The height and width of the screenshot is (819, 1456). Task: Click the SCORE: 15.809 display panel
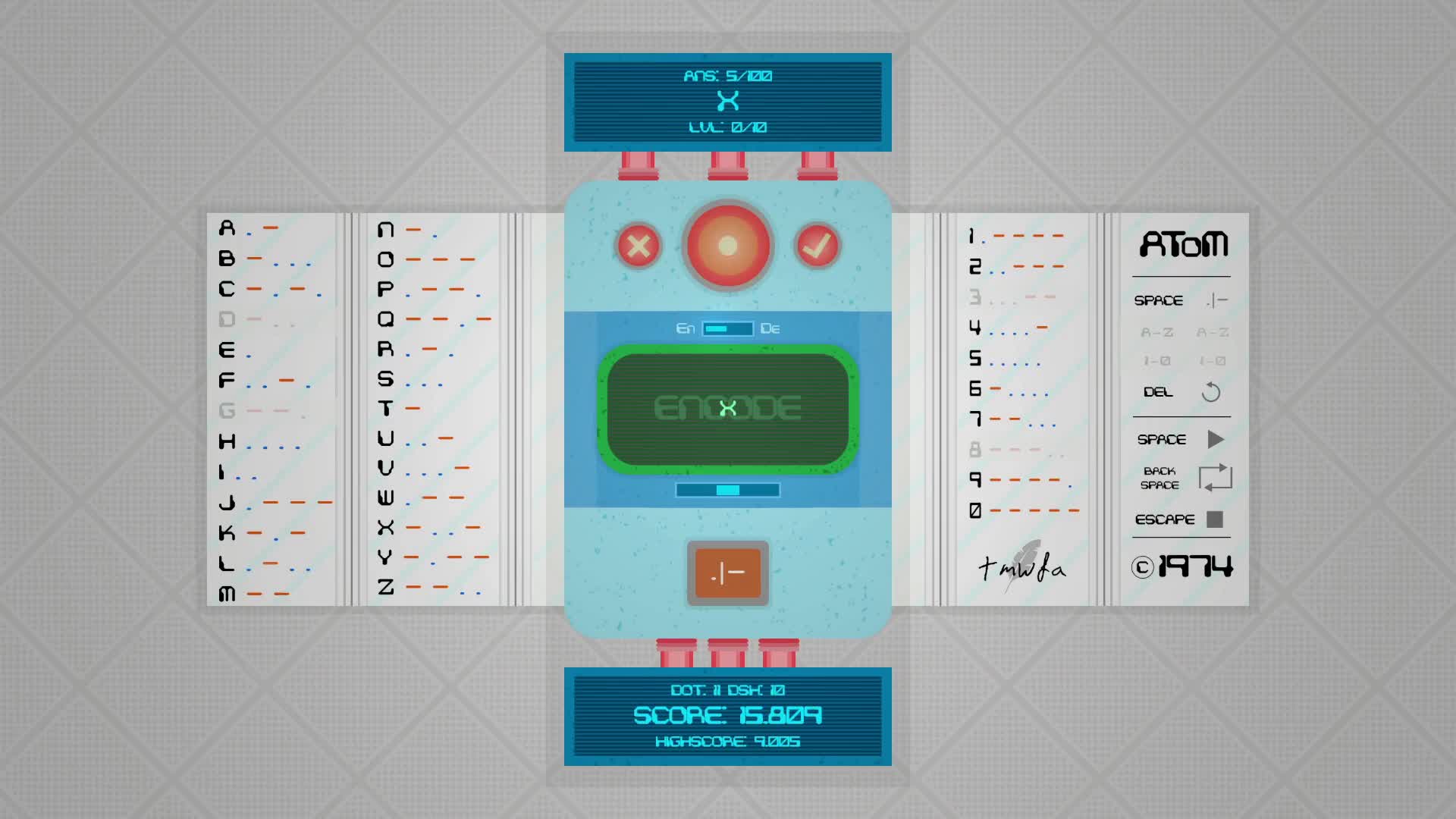[726, 715]
